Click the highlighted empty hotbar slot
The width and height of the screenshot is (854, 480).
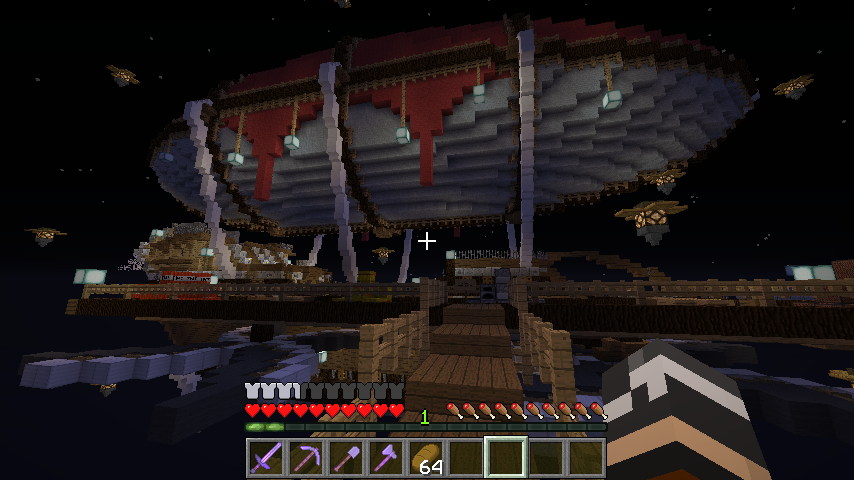(x=506, y=458)
